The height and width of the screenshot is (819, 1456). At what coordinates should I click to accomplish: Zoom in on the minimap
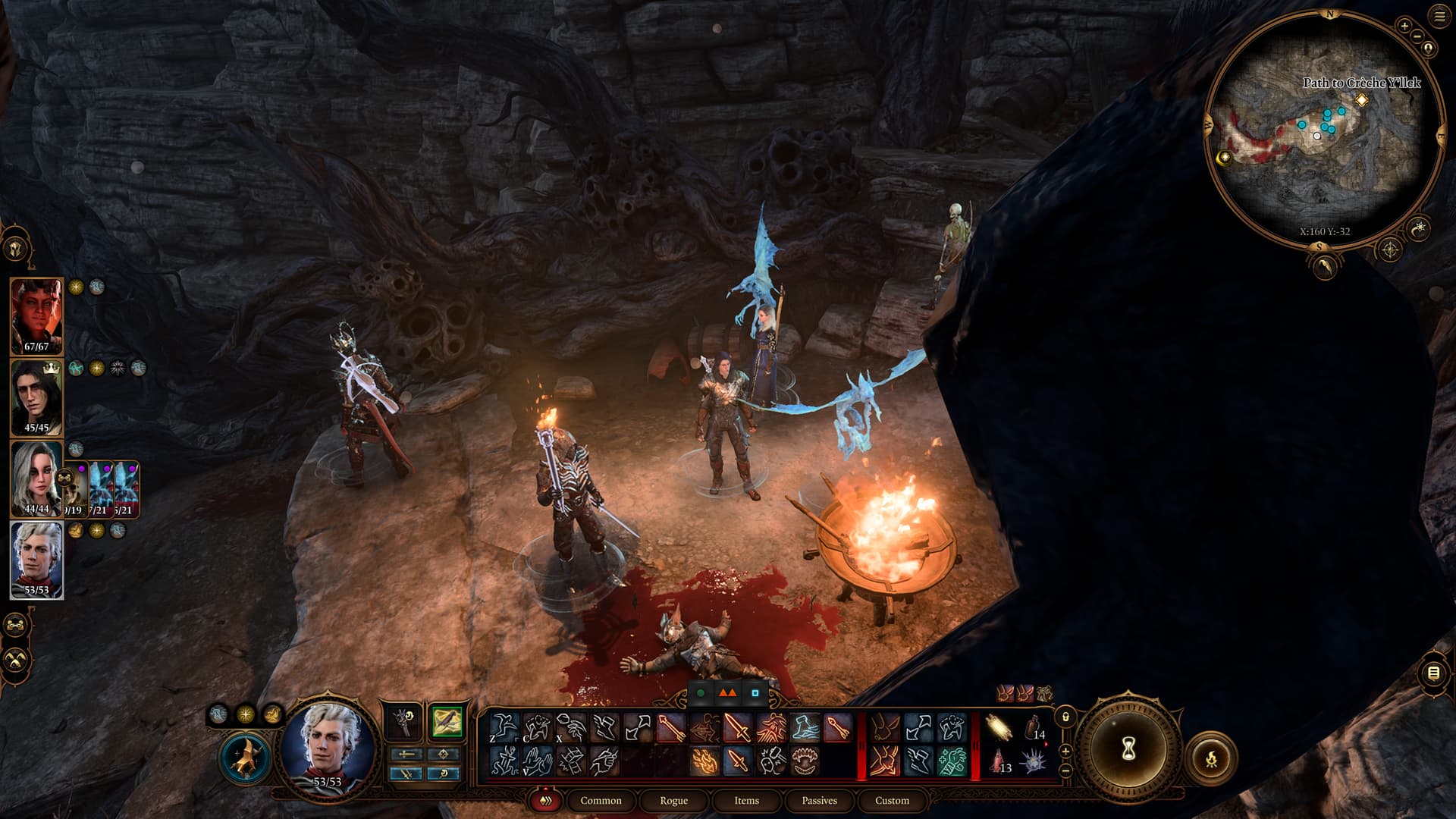[x=1404, y=27]
